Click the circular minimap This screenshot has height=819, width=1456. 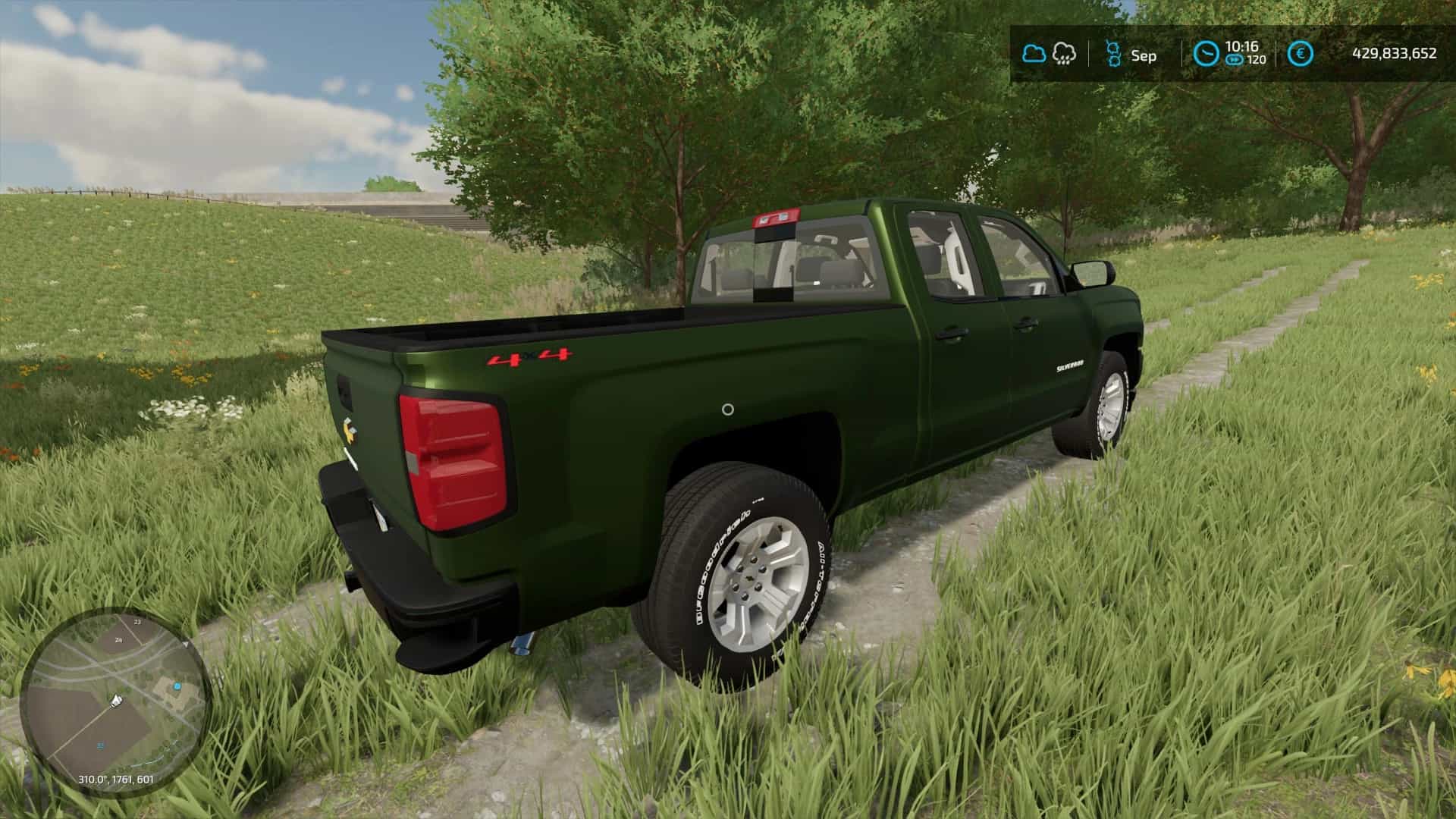click(112, 700)
